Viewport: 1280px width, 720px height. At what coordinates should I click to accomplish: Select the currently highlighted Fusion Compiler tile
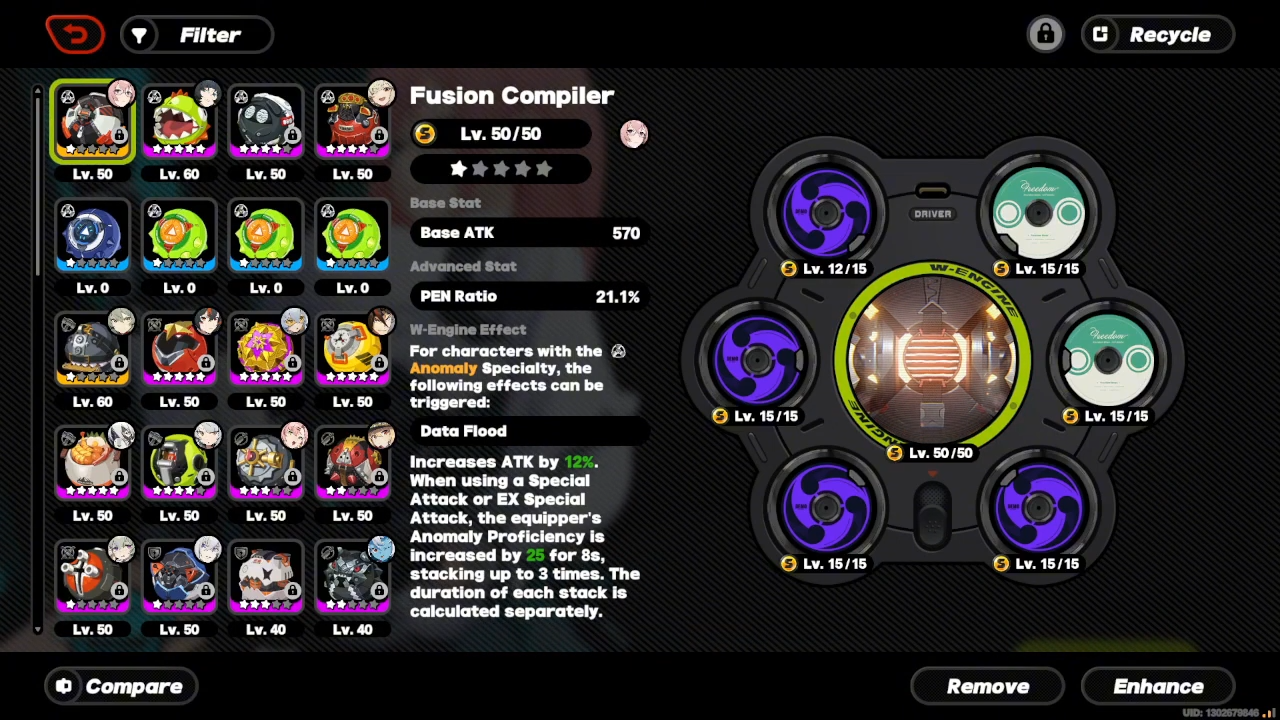pyautogui.click(x=93, y=122)
